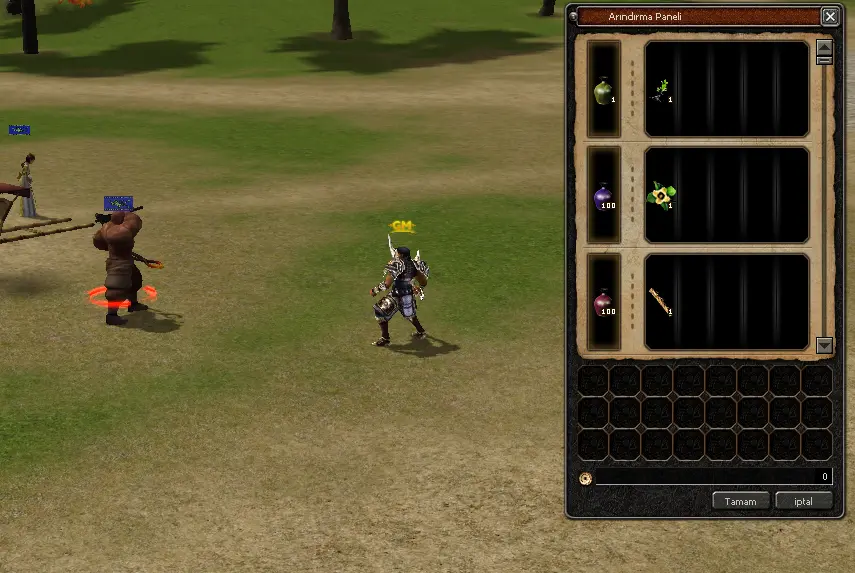
Task: Click the green herb sprig ingredient
Action: click(x=660, y=92)
